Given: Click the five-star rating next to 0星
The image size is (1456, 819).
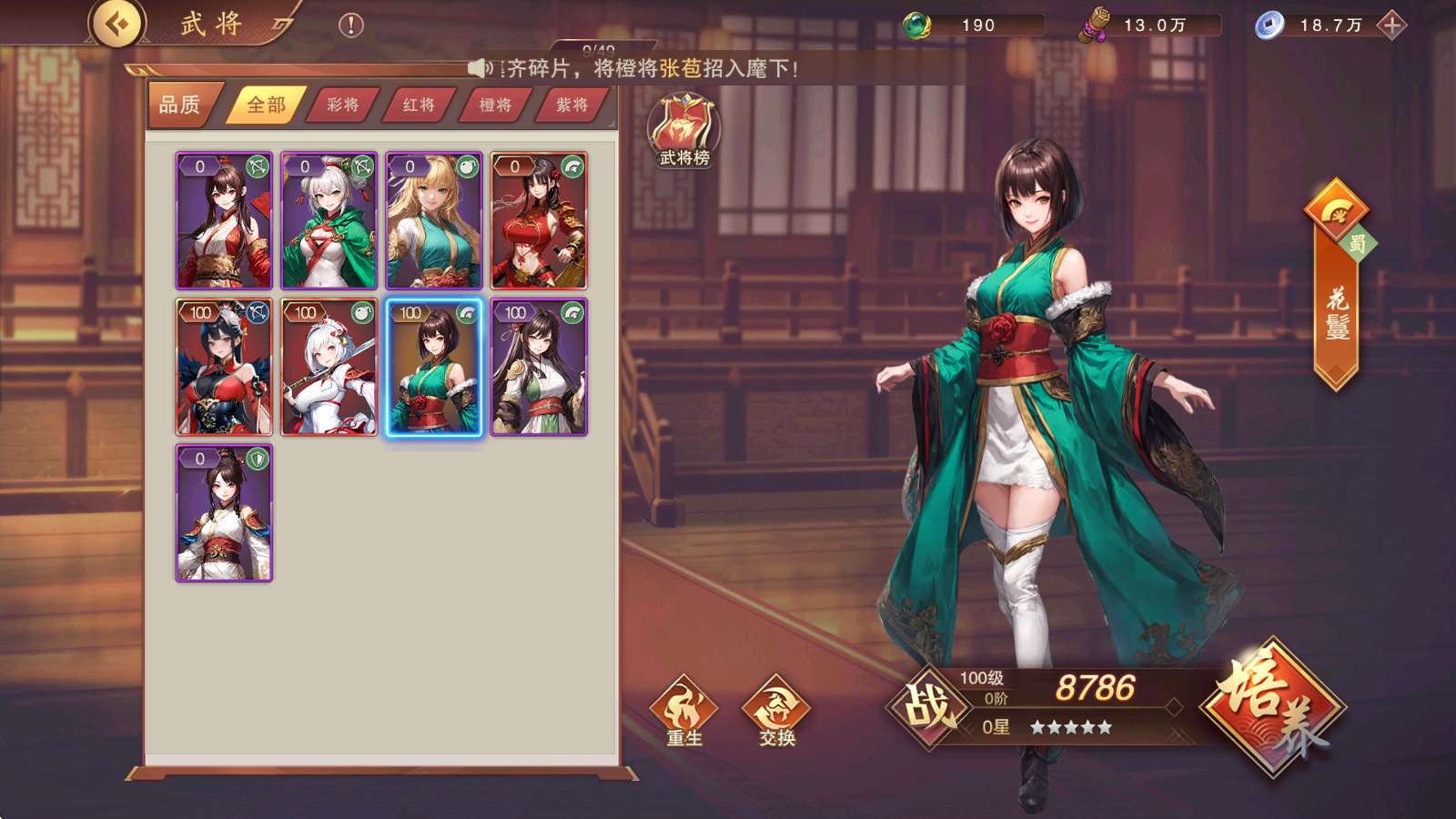Looking at the screenshot, I should pos(1072,728).
